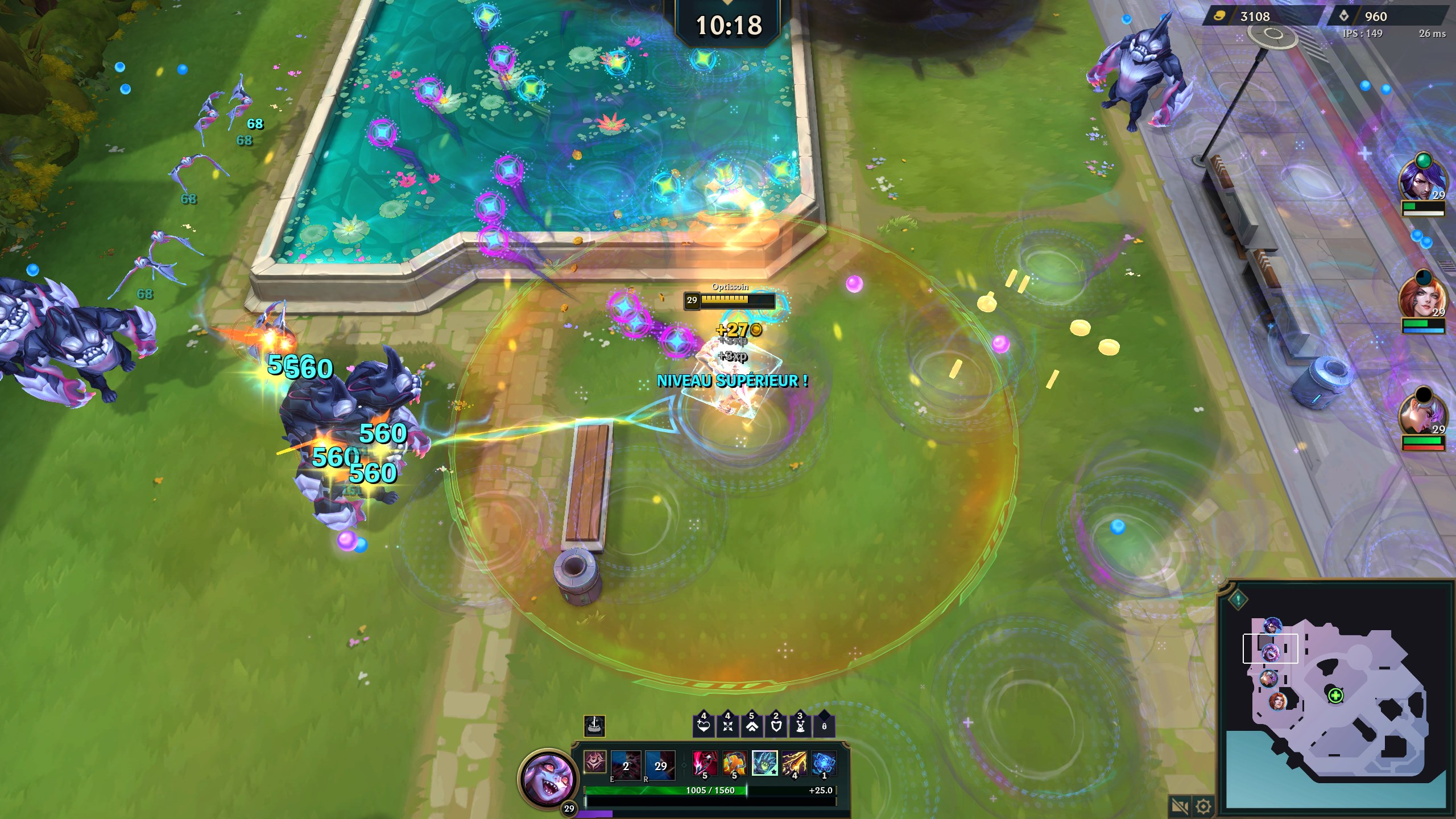The image size is (1456, 819).
Task: Select the heart healing upgrade stat icon
Action: point(704,726)
